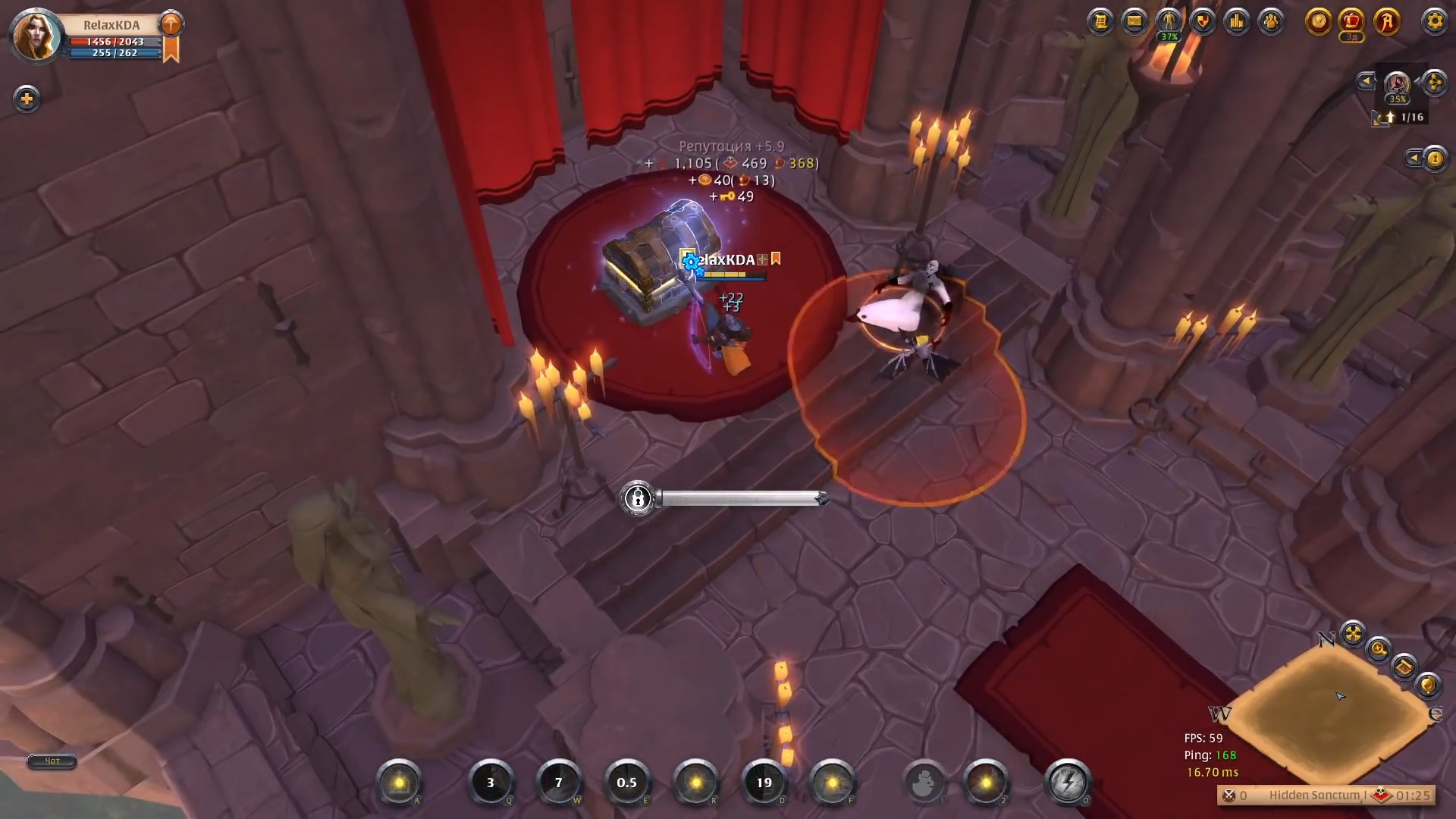Click the minimap zoom magnifier icon
Screen dimensions: 1456x819
tap(1379, 648)
